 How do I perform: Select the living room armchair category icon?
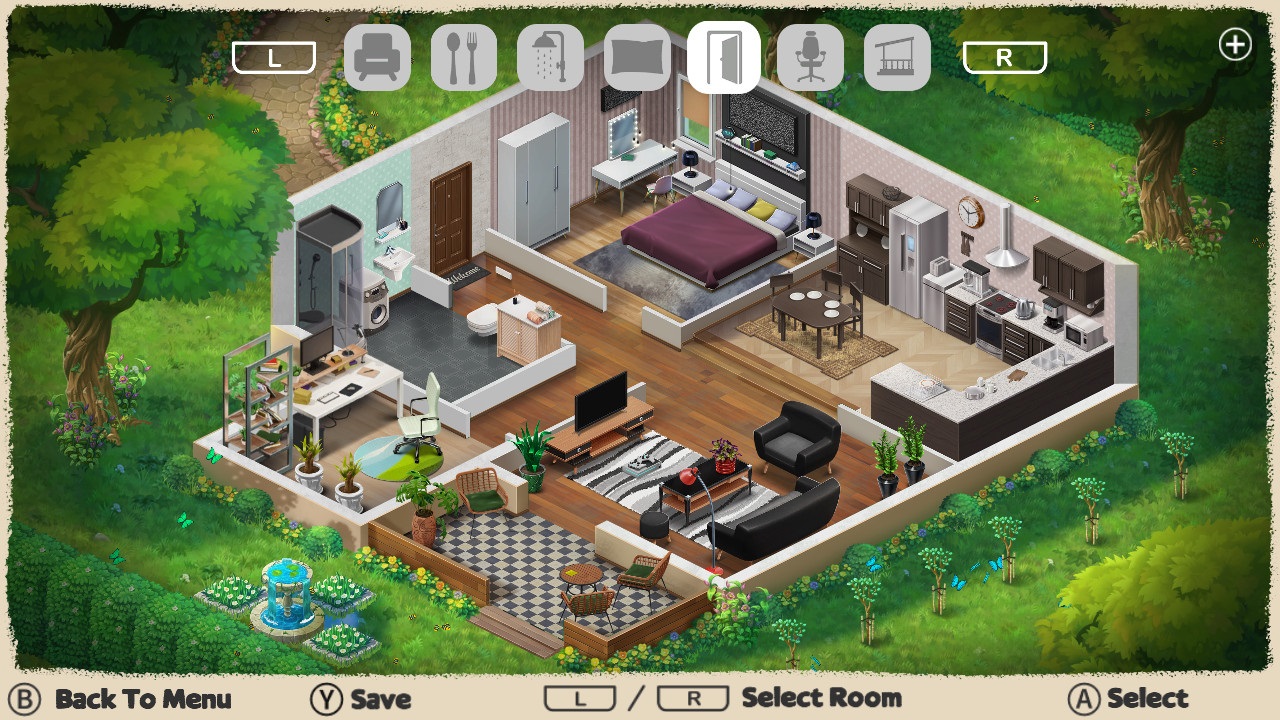(x=378, y=57)
